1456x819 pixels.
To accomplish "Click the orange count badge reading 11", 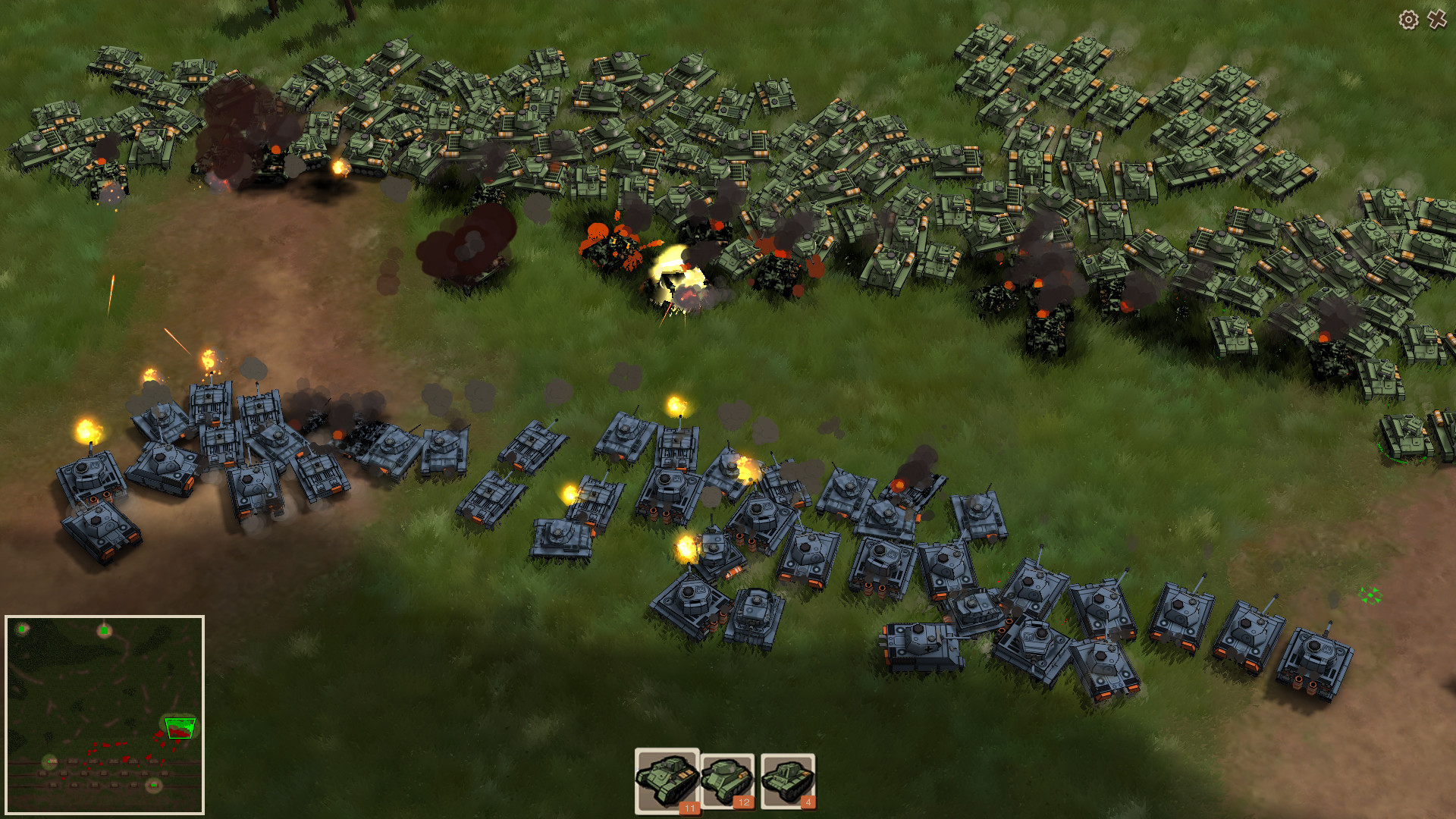I will 690,808.
